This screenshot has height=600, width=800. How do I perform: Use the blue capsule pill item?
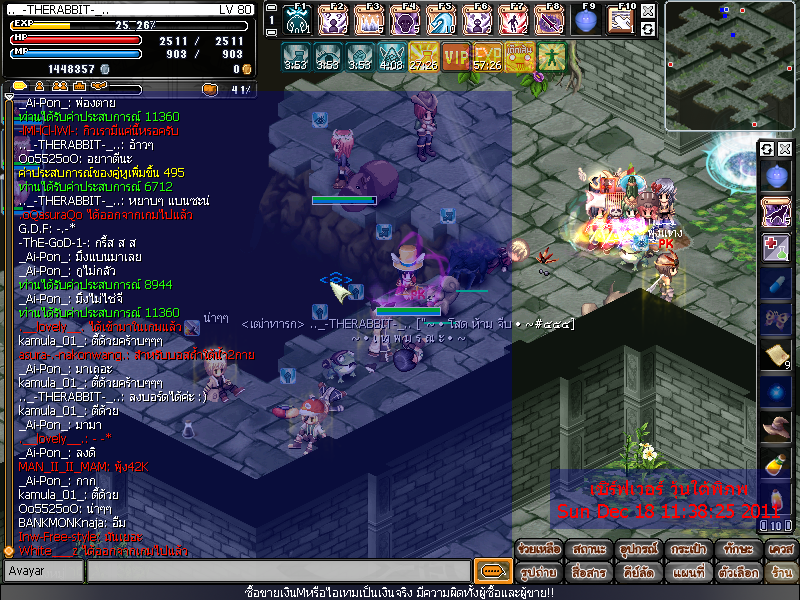pyautogui.click(x=776, y=284)
